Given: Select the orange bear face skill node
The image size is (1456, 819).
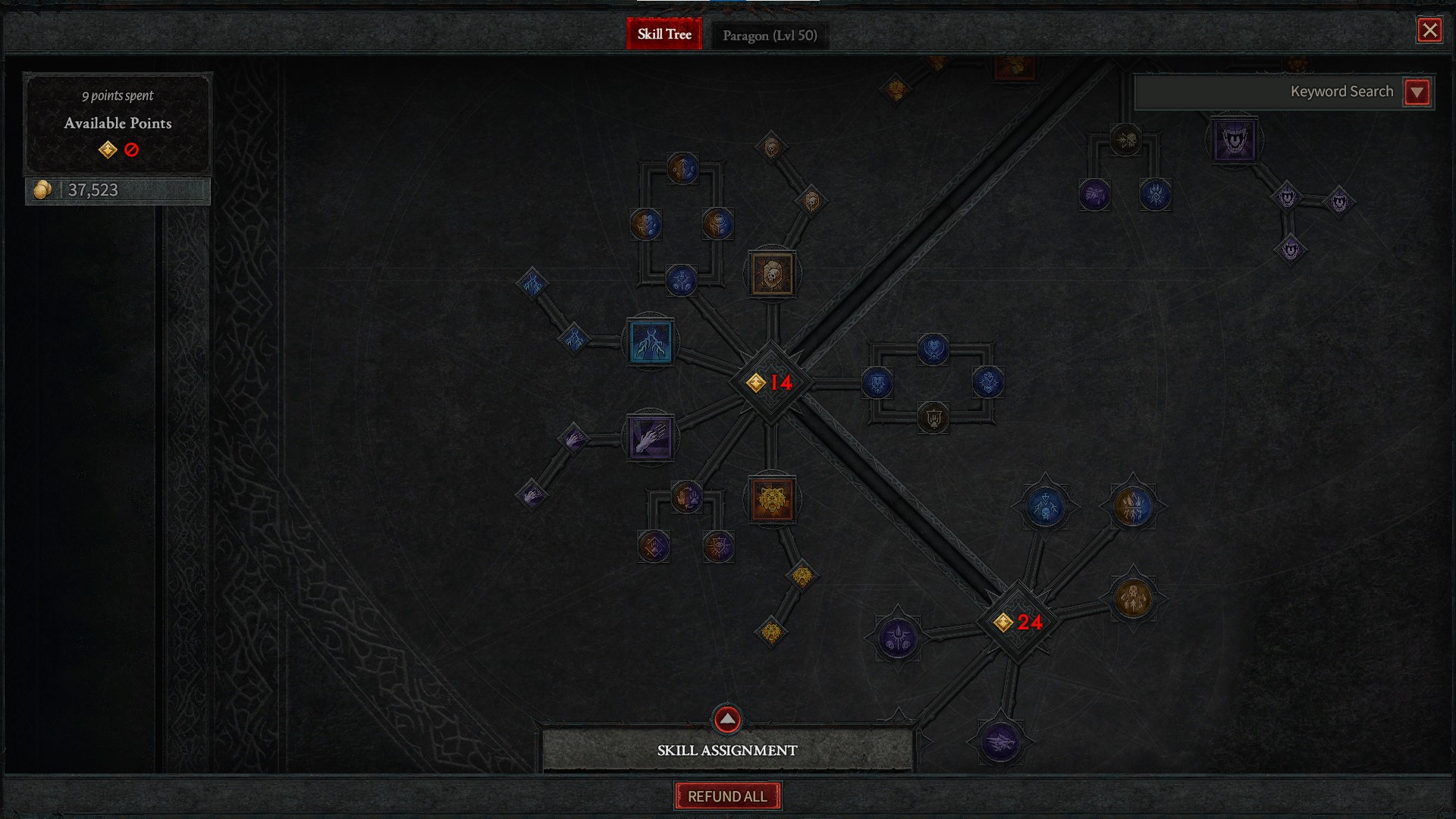Looking at the screenshot, I should click(x=772, y=499).
